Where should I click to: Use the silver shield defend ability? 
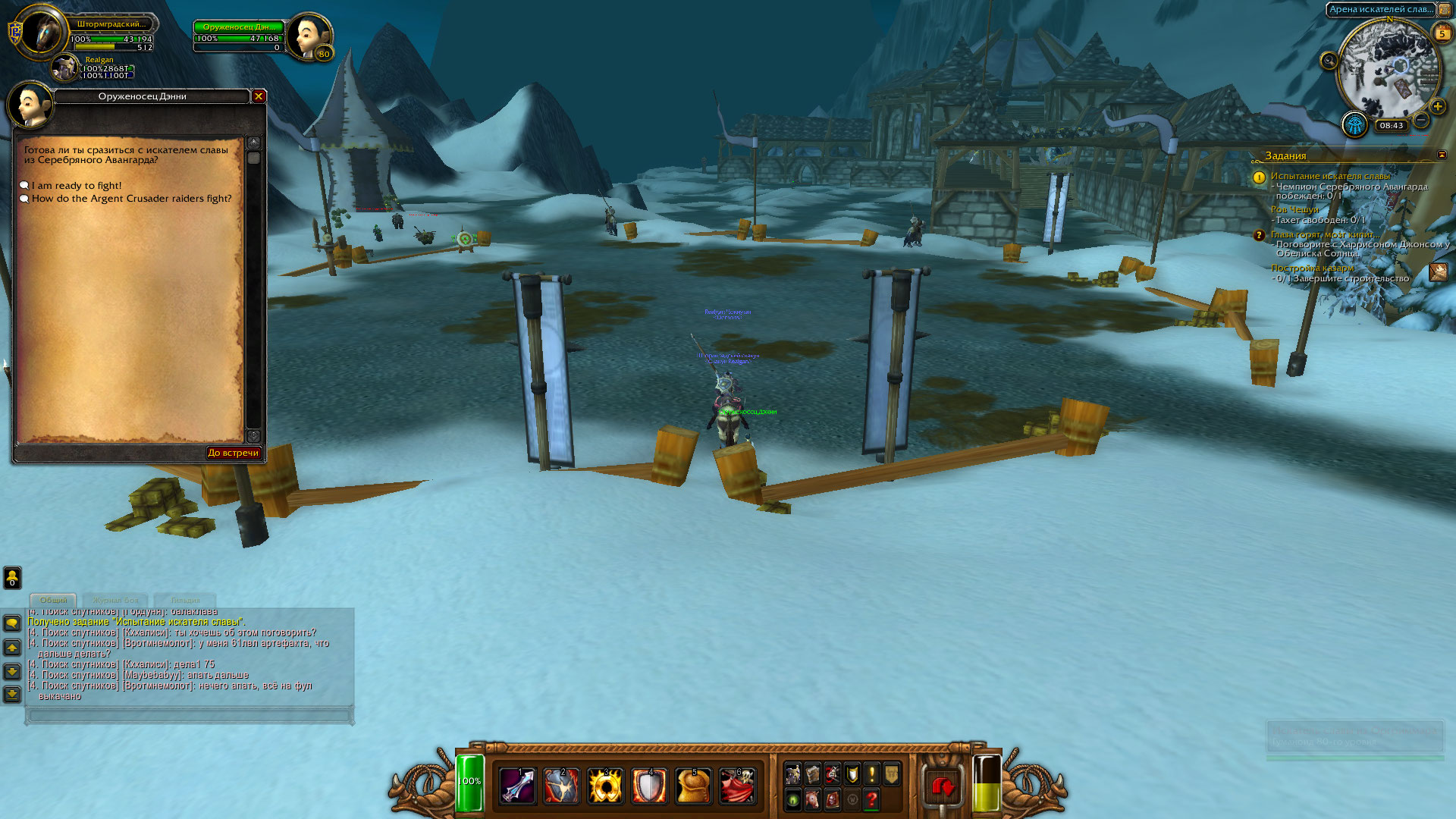tap(649, 786)
